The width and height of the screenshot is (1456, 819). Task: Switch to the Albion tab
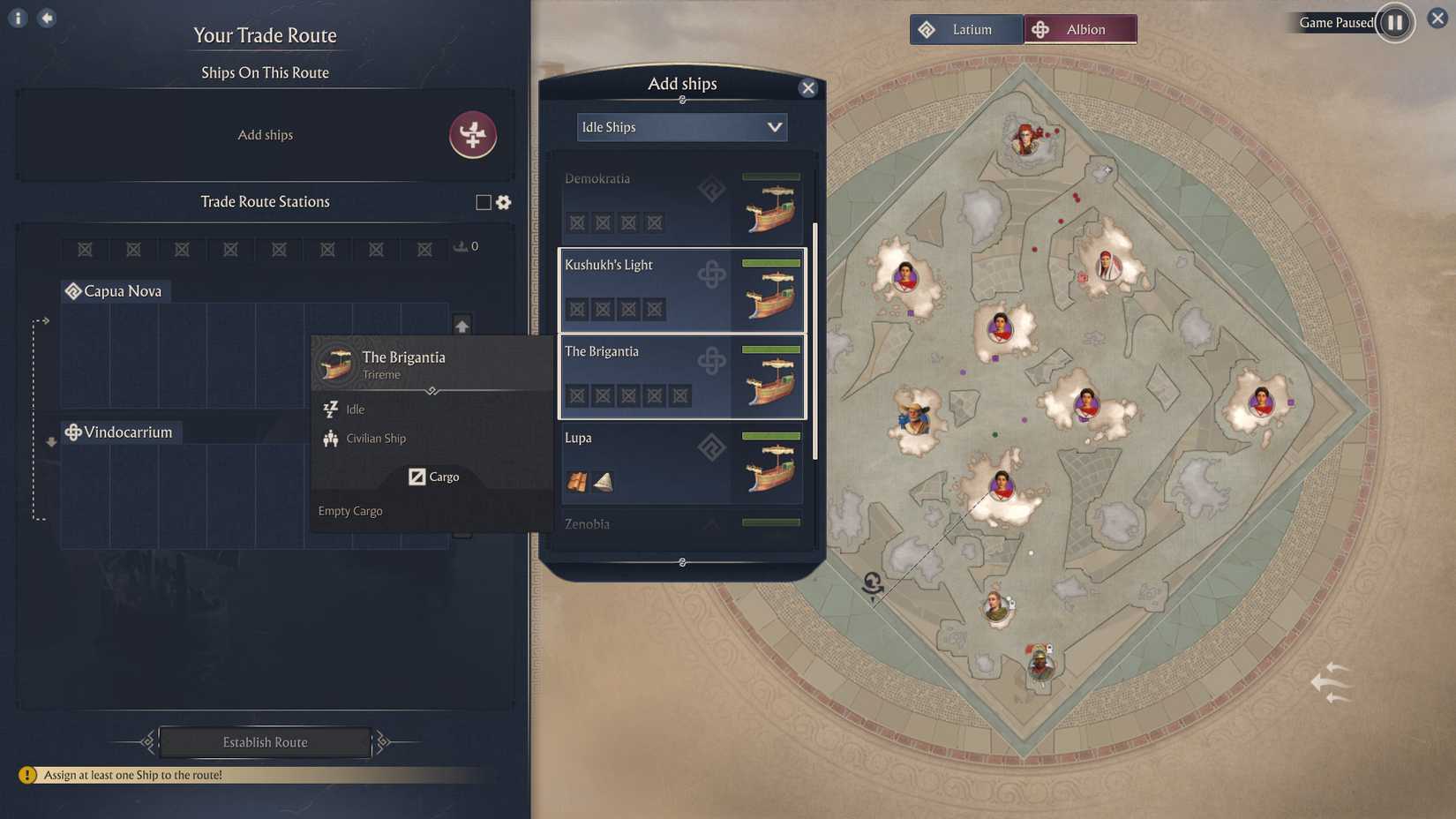coord(1080,28)
